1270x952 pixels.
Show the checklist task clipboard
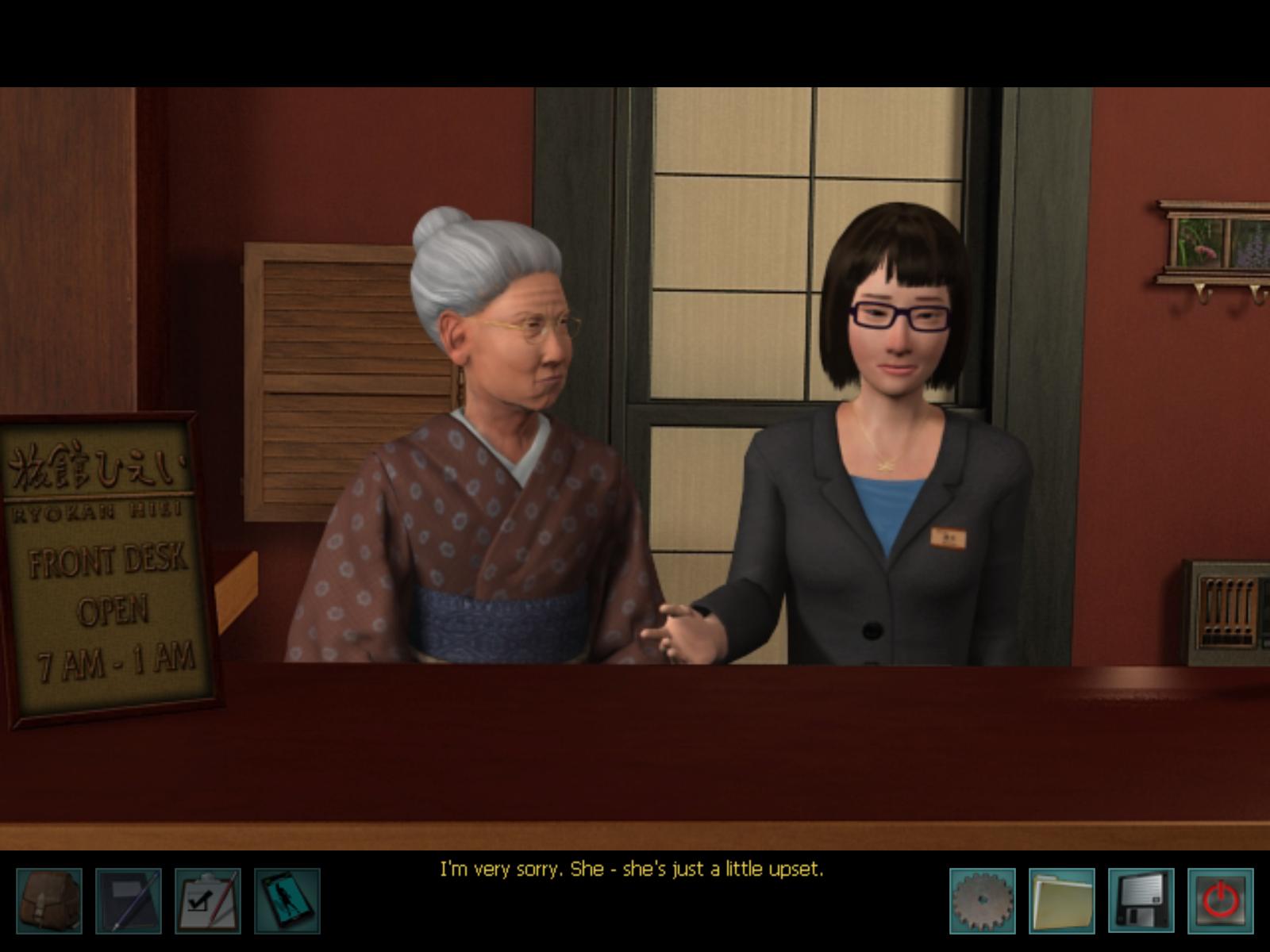click(208, 900)
